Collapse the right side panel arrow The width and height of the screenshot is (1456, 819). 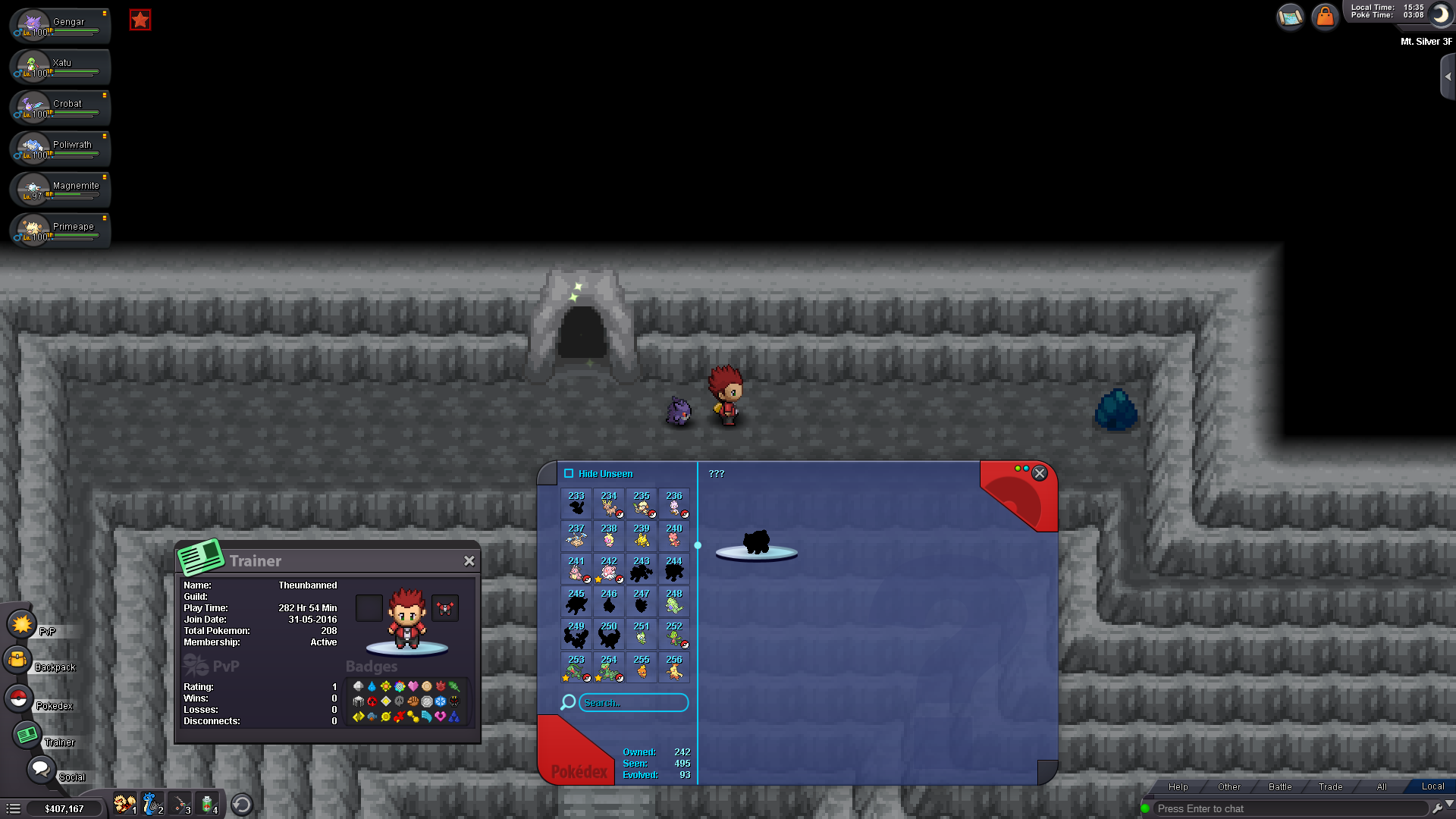pyautogui.click(x=1449, y=75)
